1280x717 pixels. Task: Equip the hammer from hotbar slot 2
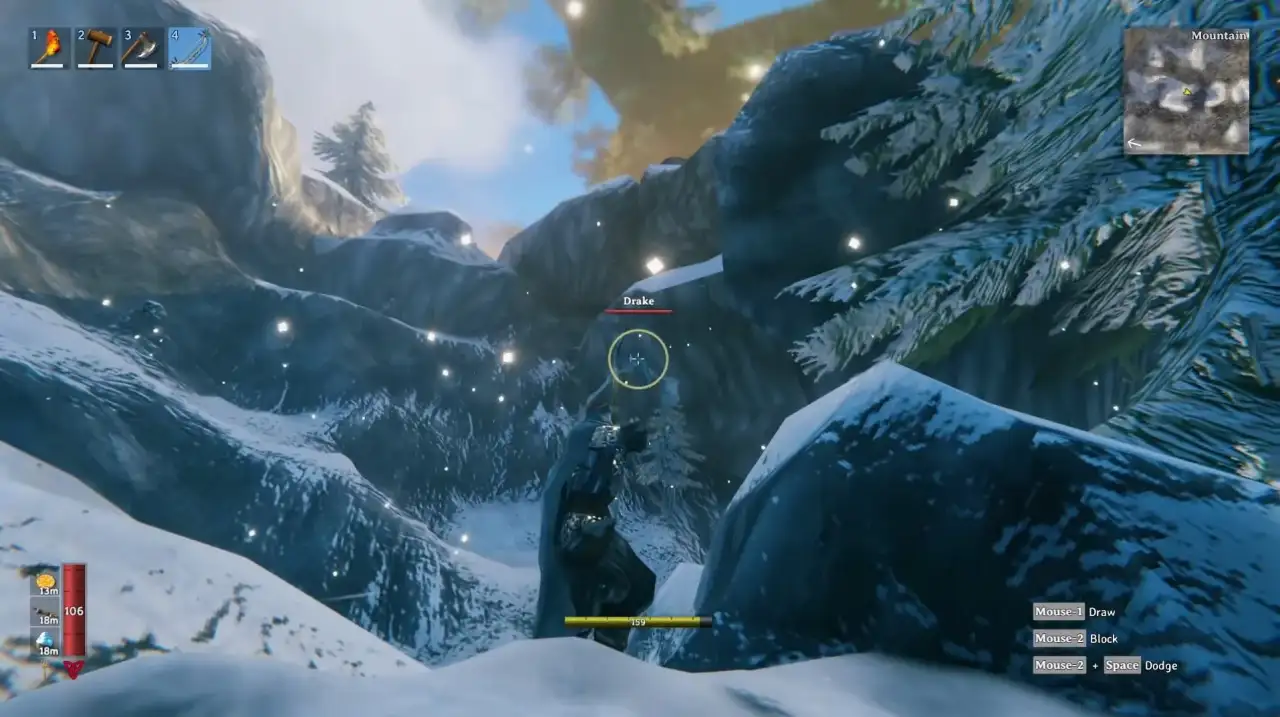tap(96, 48)
